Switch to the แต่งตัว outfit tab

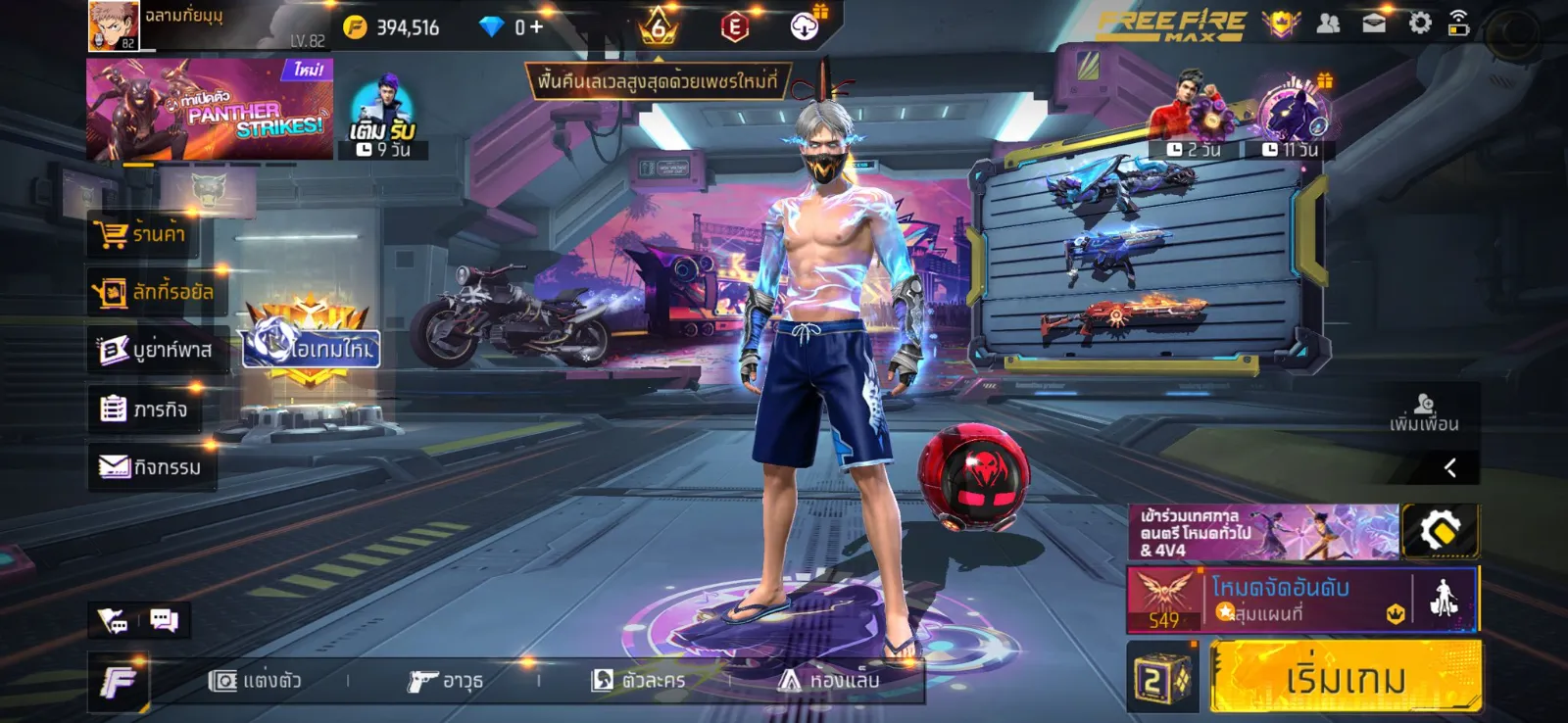click(x=256, y=681)
